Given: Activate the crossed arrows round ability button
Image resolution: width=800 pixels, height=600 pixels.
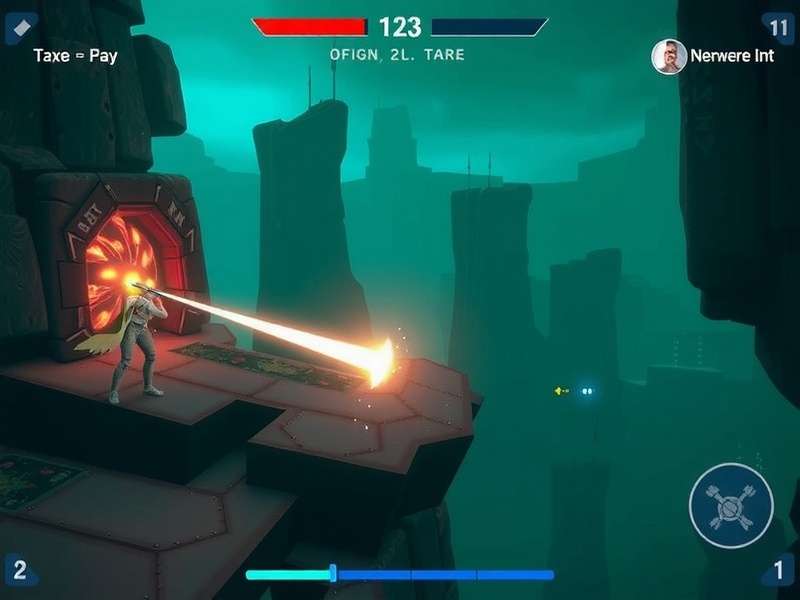Looking at the screenshot, I should coord(731,505).
